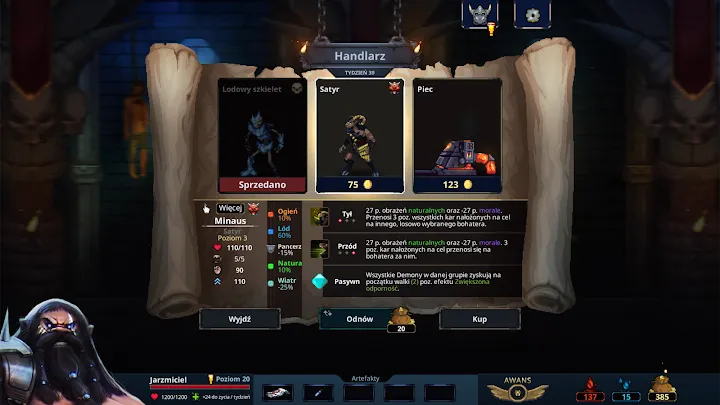The image size is (720, 405).
Task: Choose the Piec card for 123 gold
Action: pos(458,136)
